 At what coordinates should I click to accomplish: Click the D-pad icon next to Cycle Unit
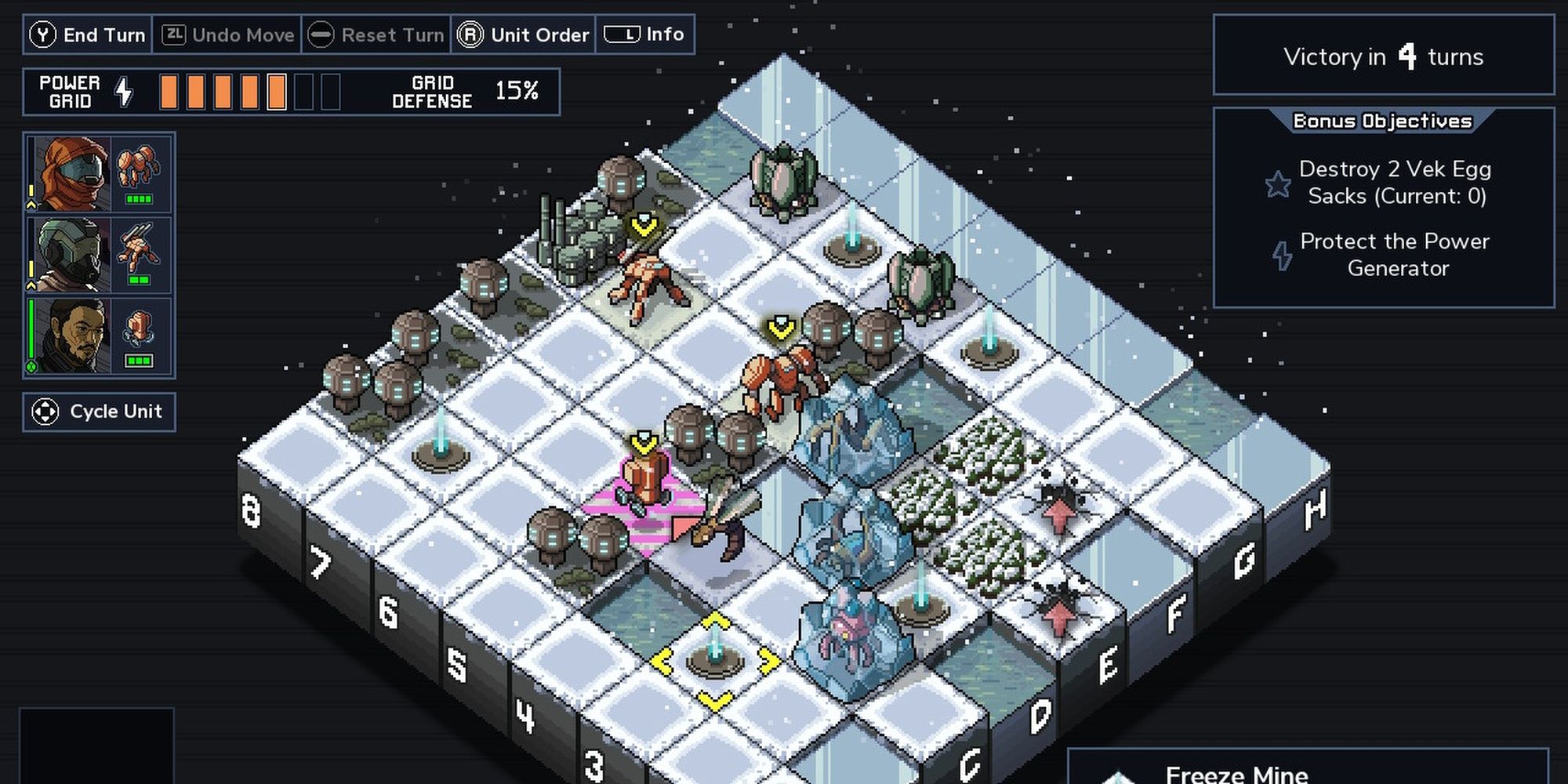(x=47, y=411)
